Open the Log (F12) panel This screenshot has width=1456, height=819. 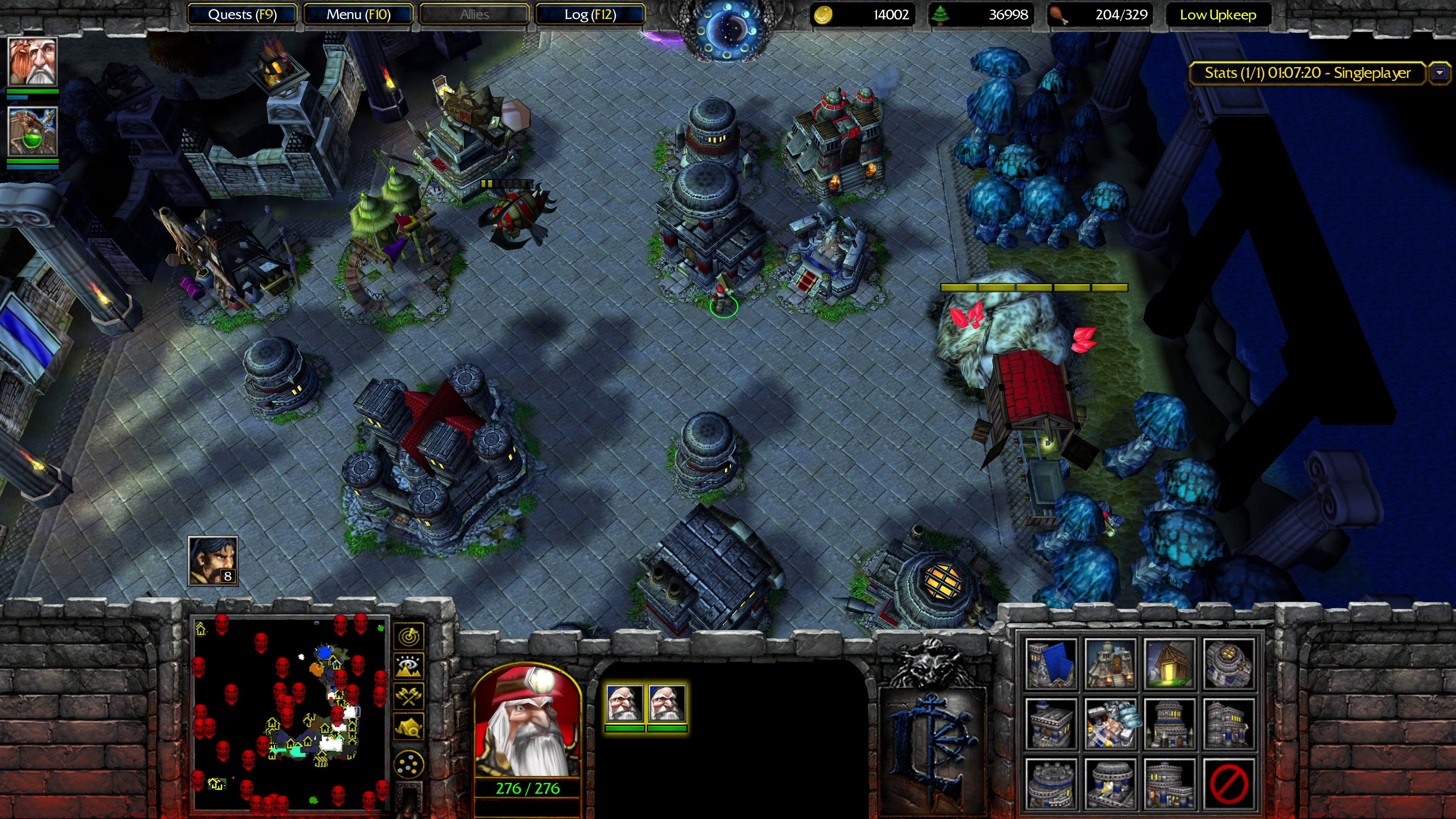click(590, 15)
